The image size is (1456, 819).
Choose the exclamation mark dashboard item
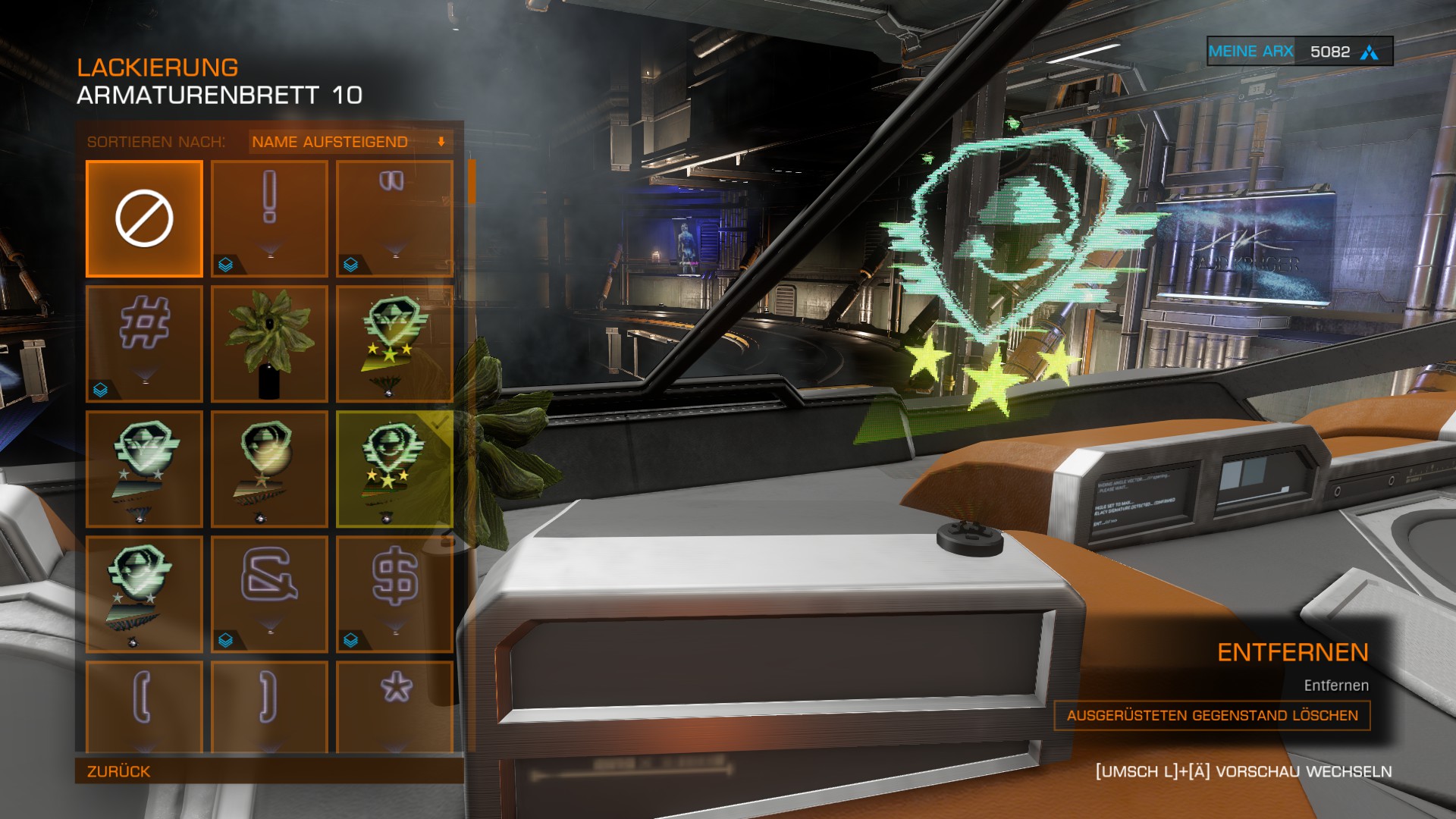tap(269, 218)
